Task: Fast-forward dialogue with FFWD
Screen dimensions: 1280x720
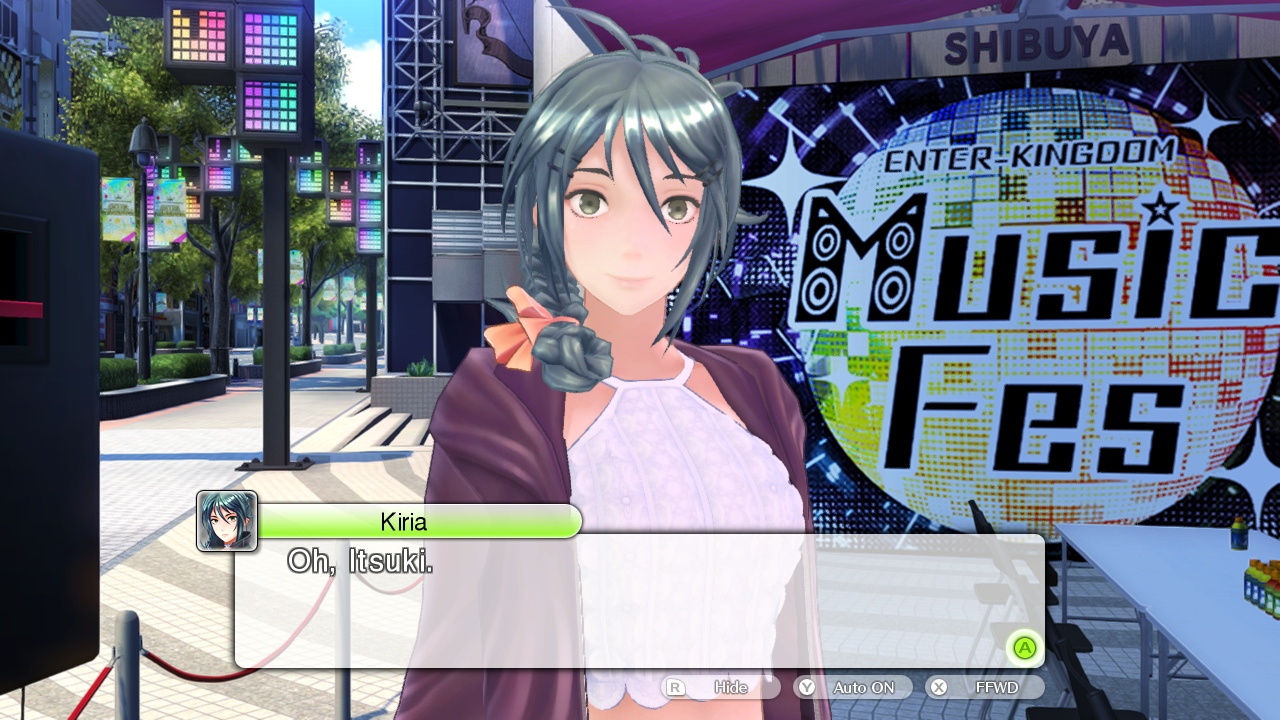Action: [x=985, y=688]
